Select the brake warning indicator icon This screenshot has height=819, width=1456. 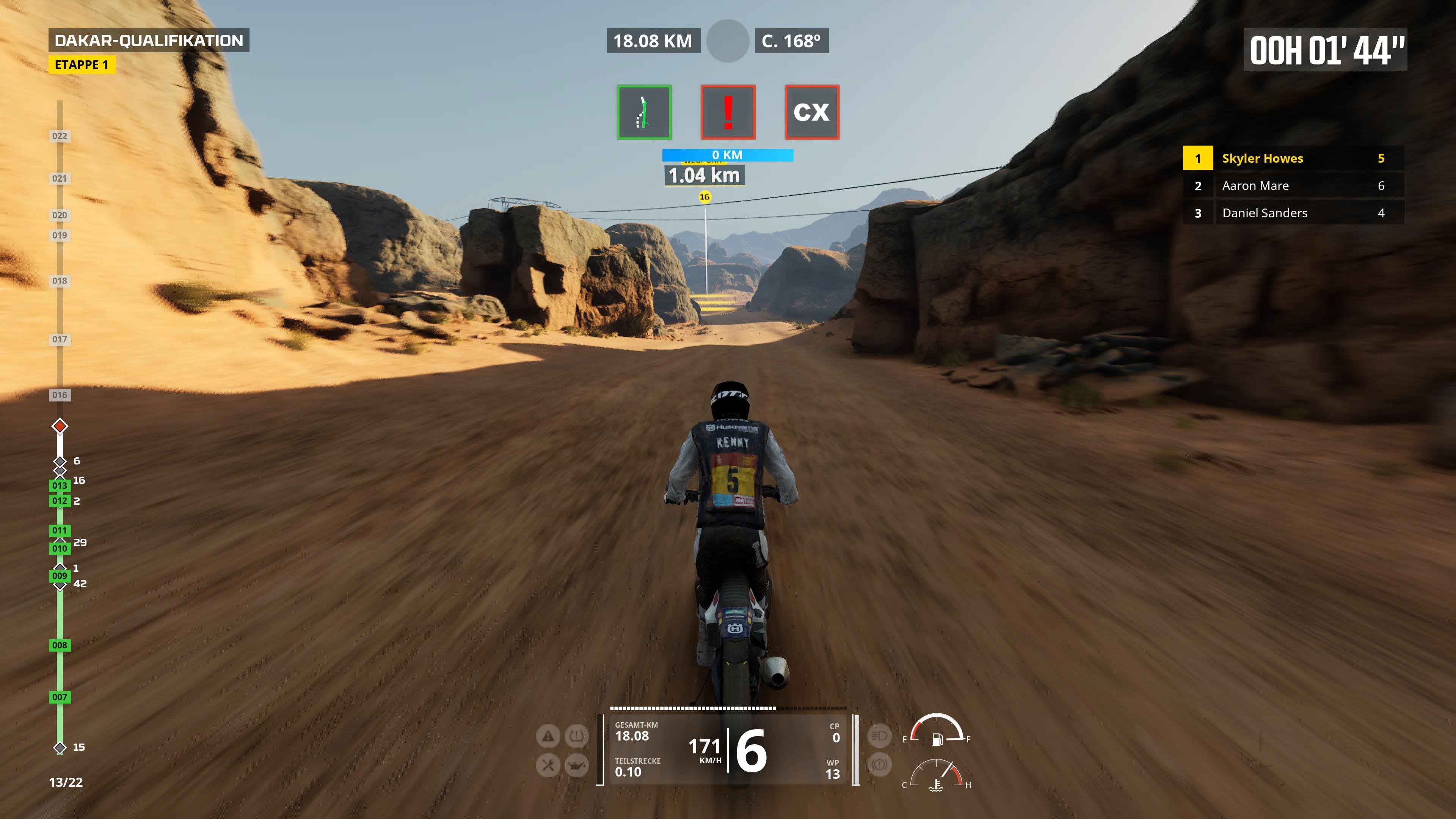(x=880, y=764)
